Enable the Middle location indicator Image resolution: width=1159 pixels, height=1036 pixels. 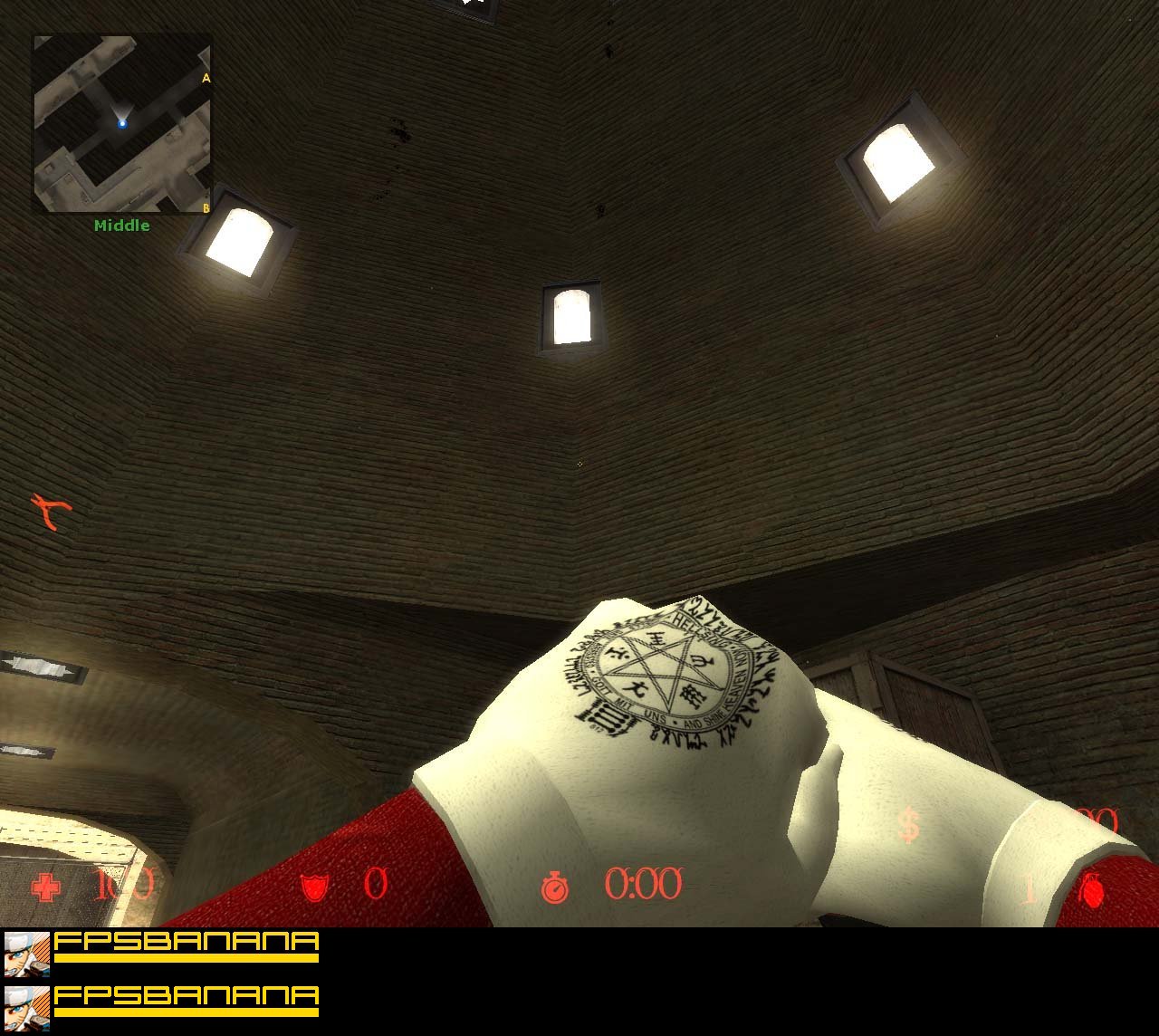click(x=123, y=225)
